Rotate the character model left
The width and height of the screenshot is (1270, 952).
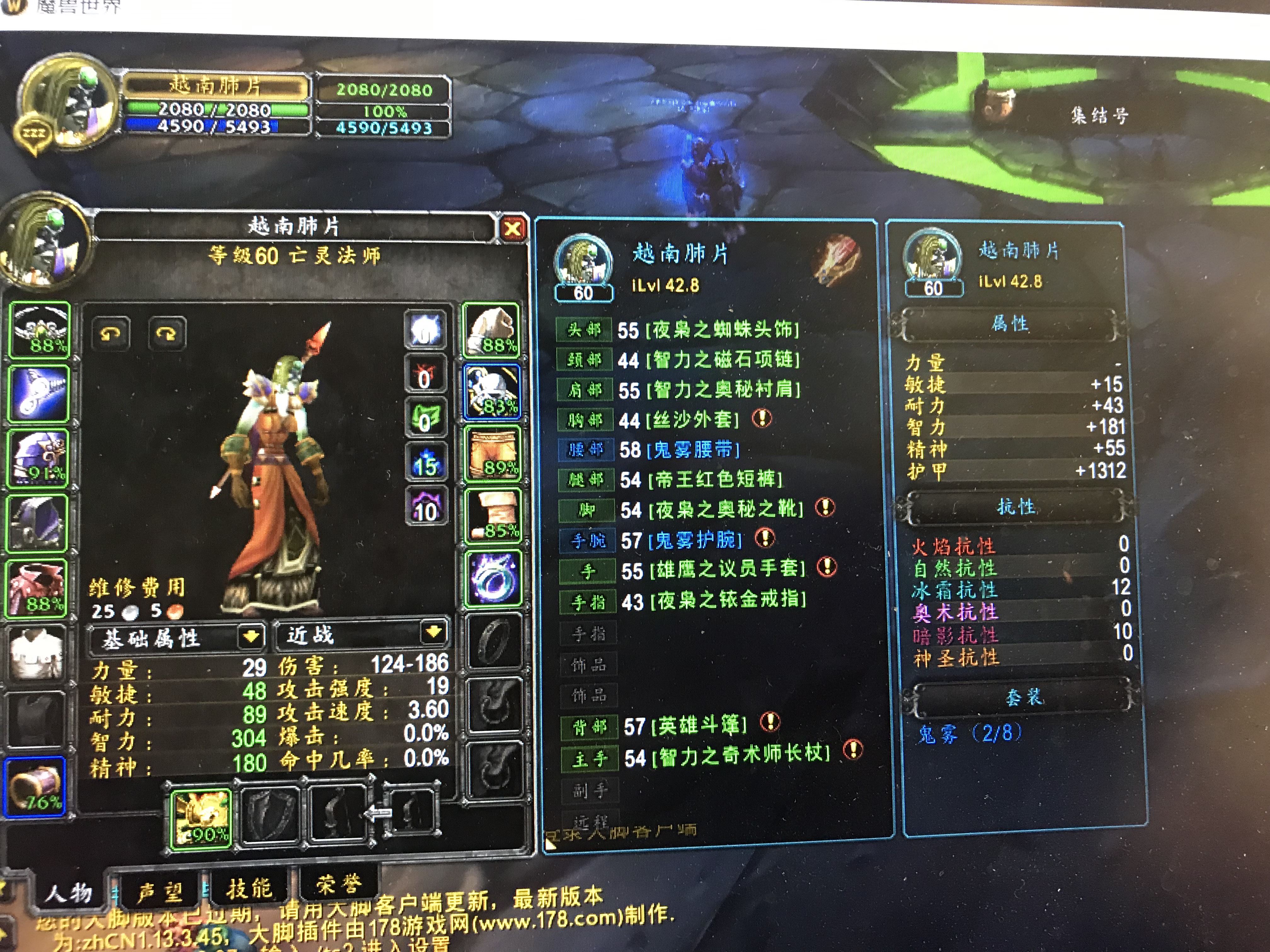click(110, 333)
